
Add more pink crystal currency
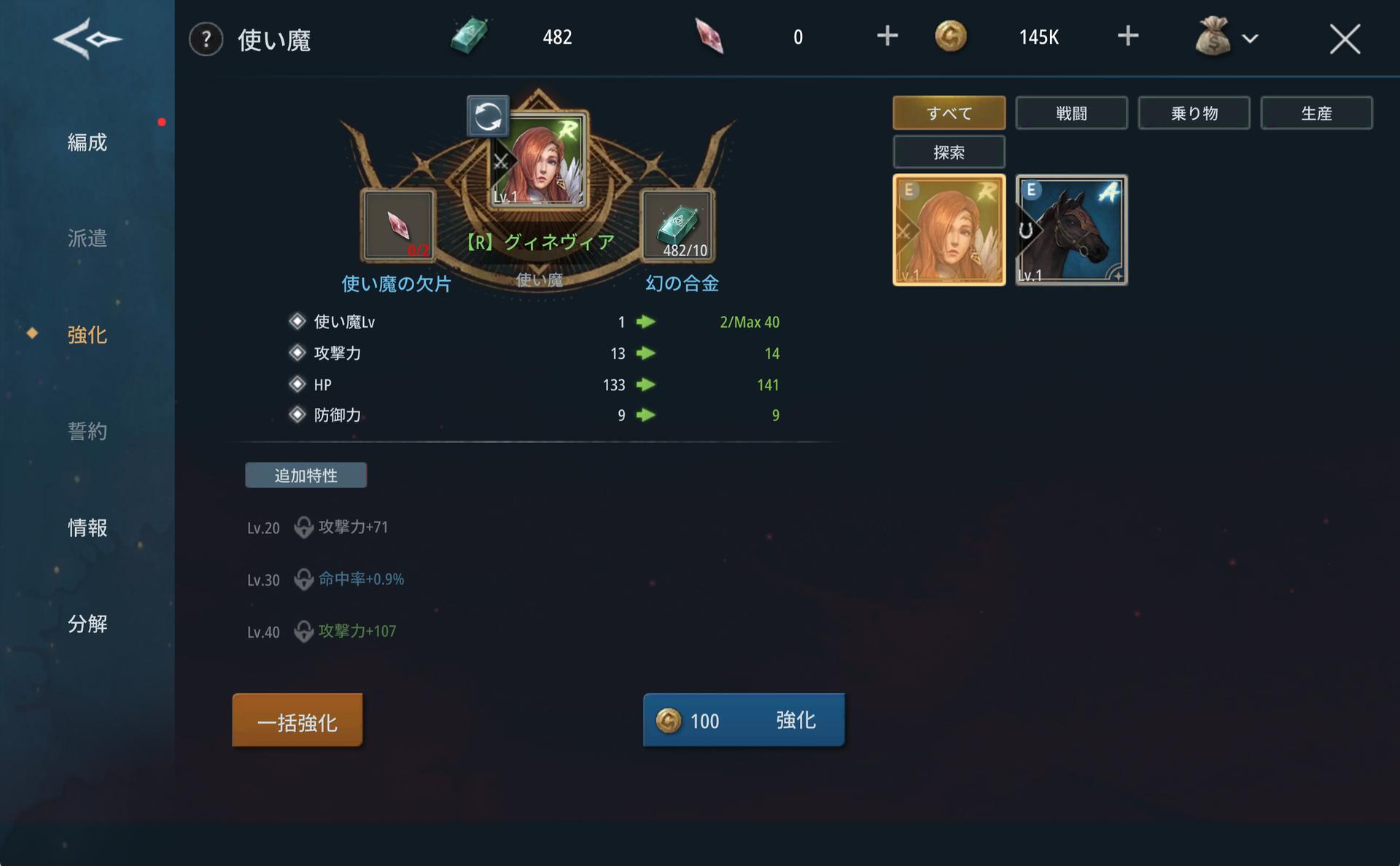pos(887,36)
